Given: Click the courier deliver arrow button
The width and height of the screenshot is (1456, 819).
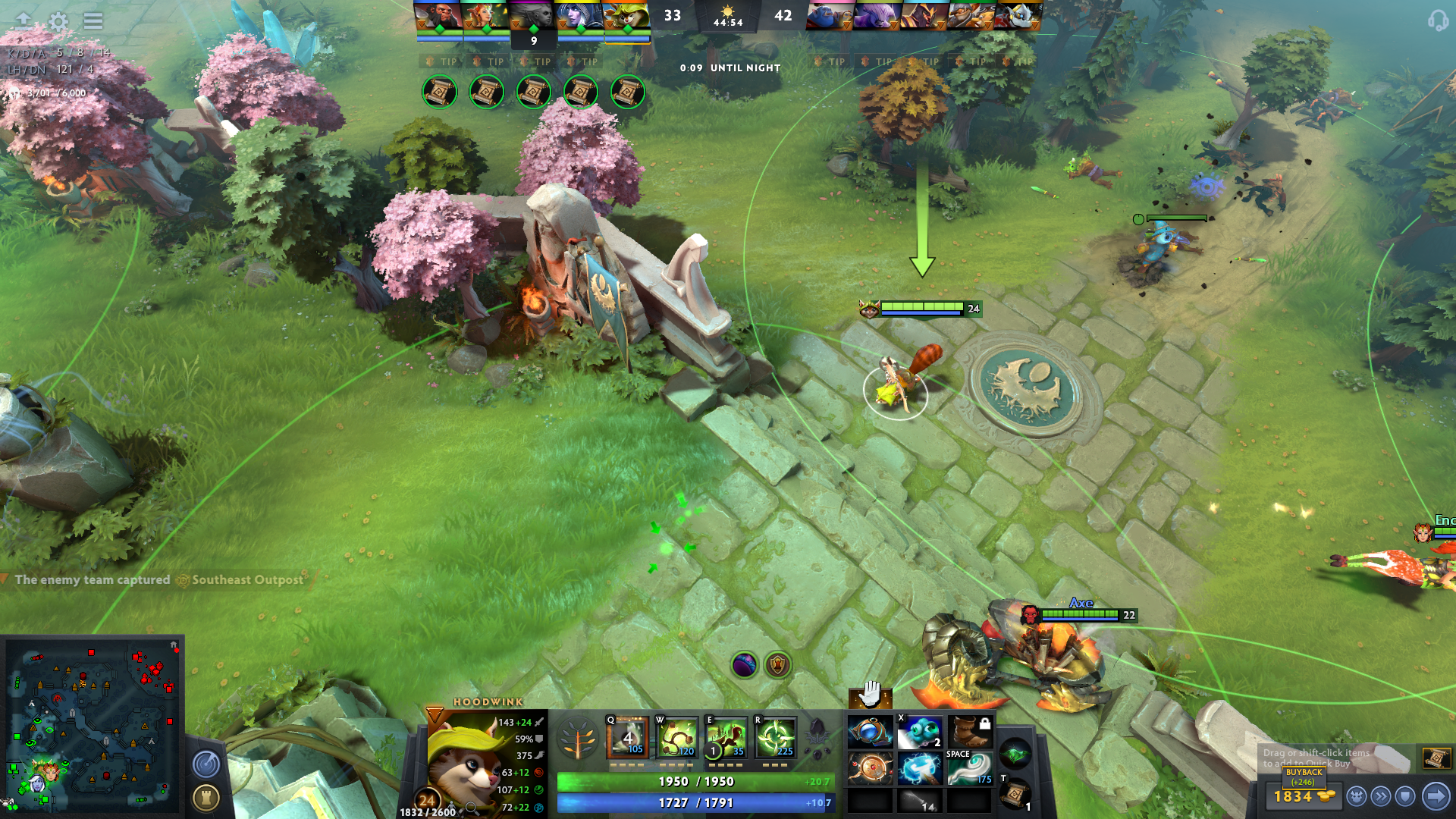Looking at the screenshot, I should 1436,796.
